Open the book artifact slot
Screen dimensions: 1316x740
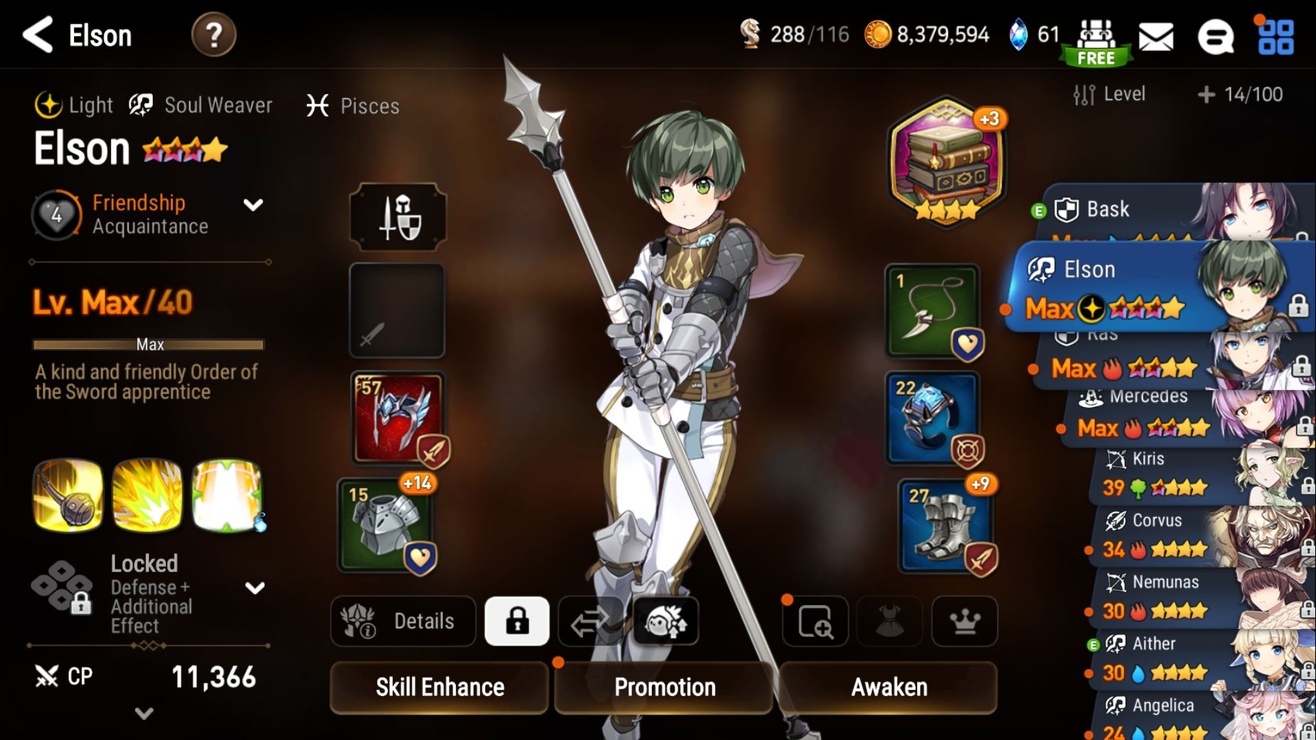945,160
